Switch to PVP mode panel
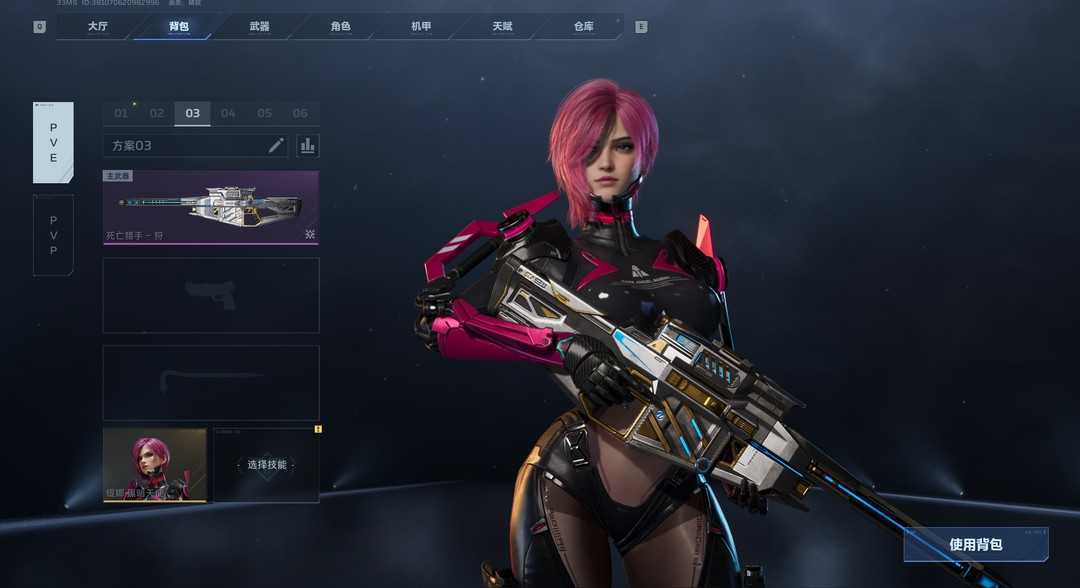Image resolution: width=1080 pixels, height=588 pixels. tap(53, 235)
